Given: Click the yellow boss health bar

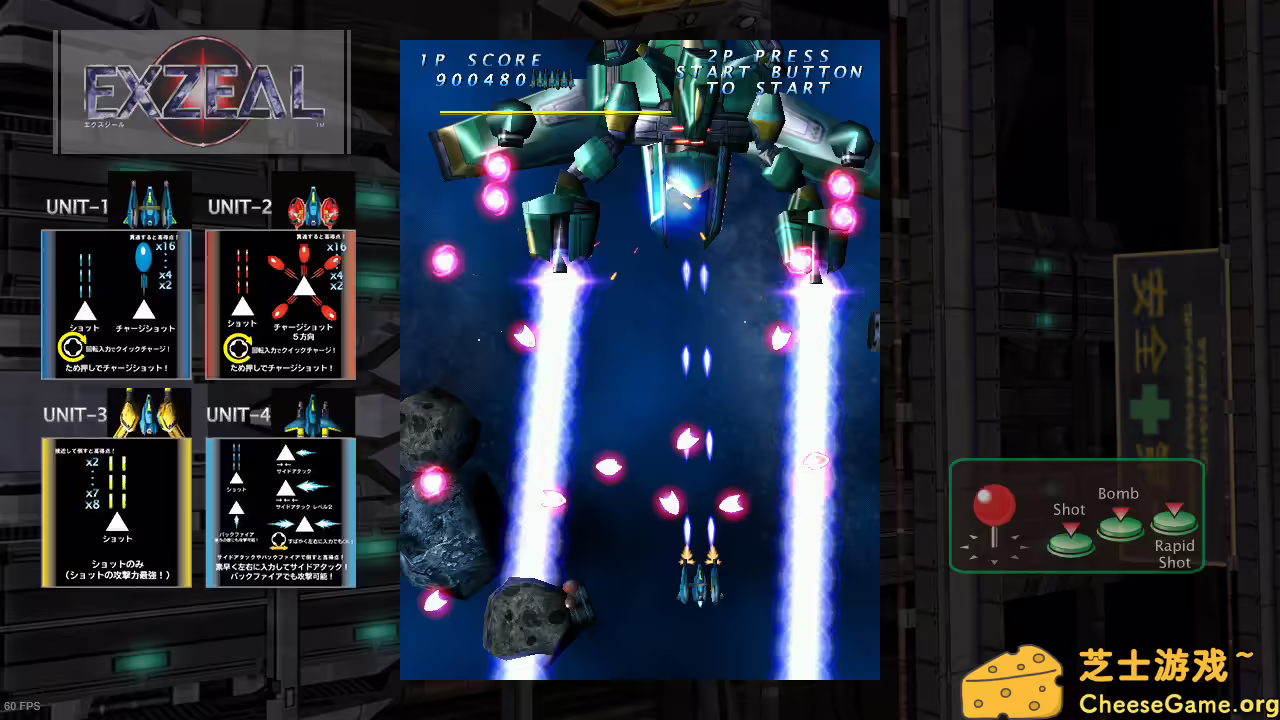Looking at the screenshot, I should click(x=555, y=113).
